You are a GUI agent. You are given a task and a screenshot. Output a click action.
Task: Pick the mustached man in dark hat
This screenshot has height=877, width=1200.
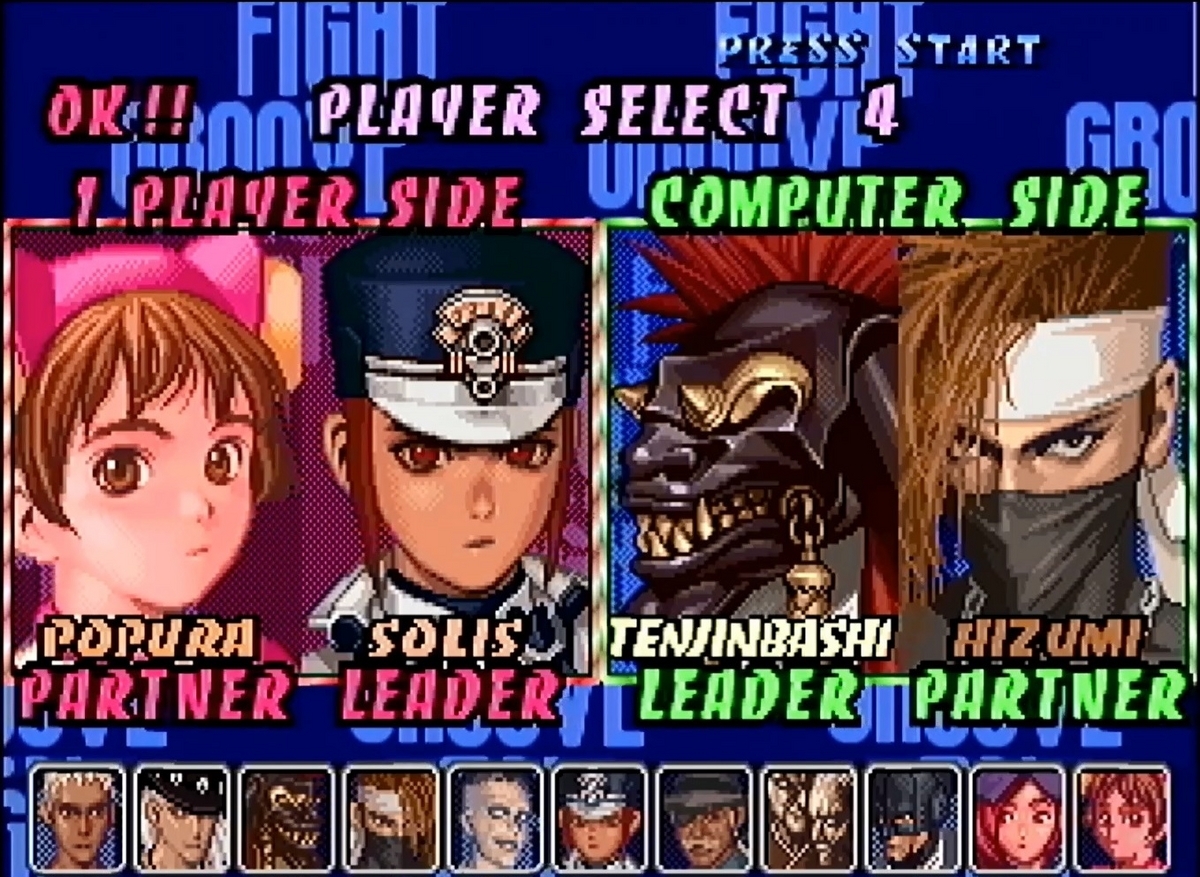[x=704, y=817]
